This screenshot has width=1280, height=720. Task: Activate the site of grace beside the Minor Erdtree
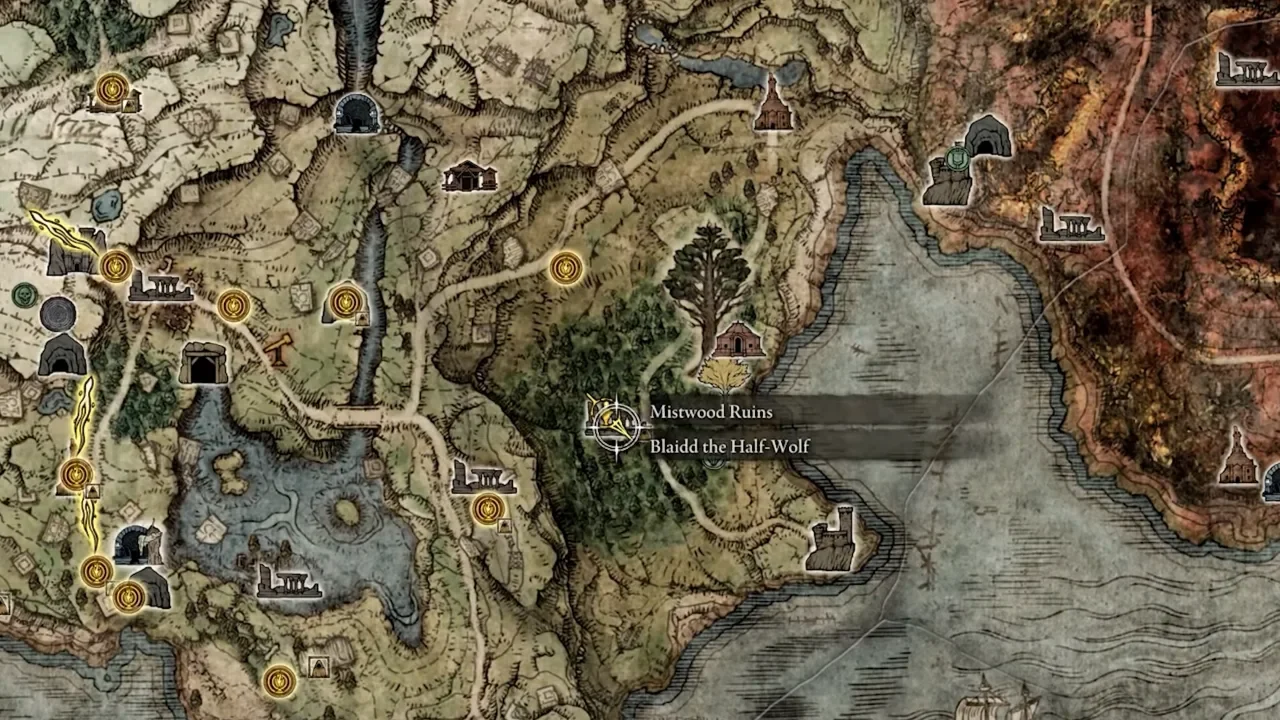[565, 269]
